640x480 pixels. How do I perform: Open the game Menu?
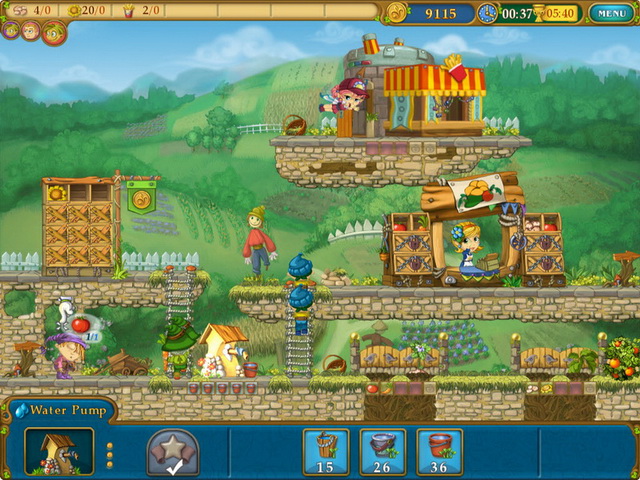[x=609, y=13]
